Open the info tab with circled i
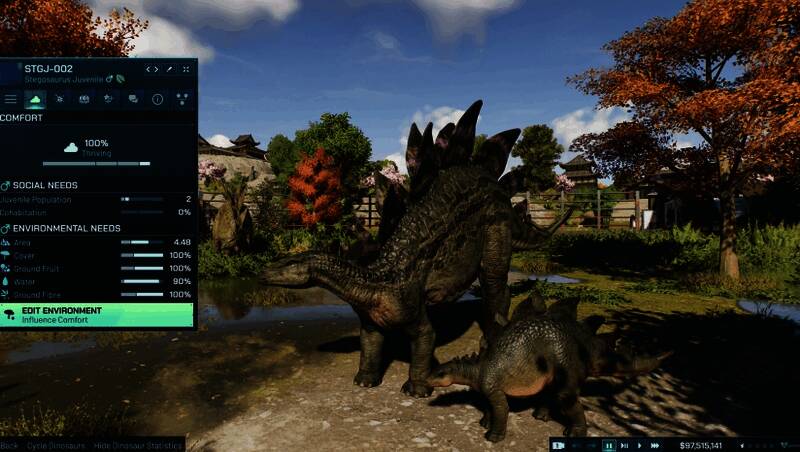Image resolution: width=800 pixels, height=452 pixels. click(157, 99)
